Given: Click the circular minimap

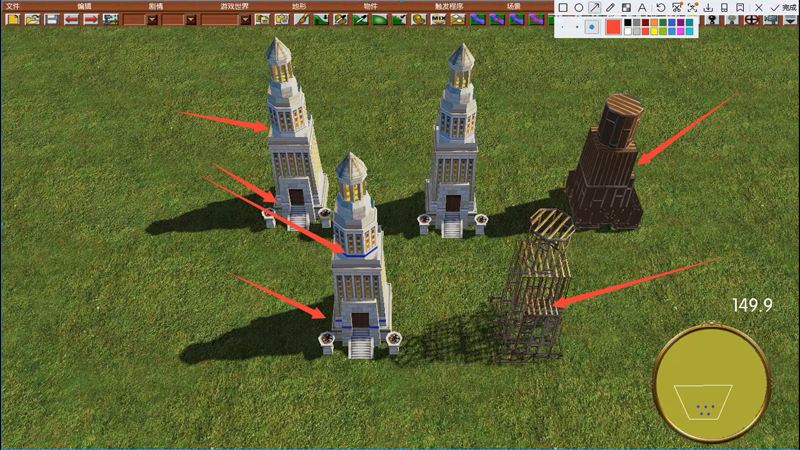Looking at the screenshot, I should tap(711, 384).
